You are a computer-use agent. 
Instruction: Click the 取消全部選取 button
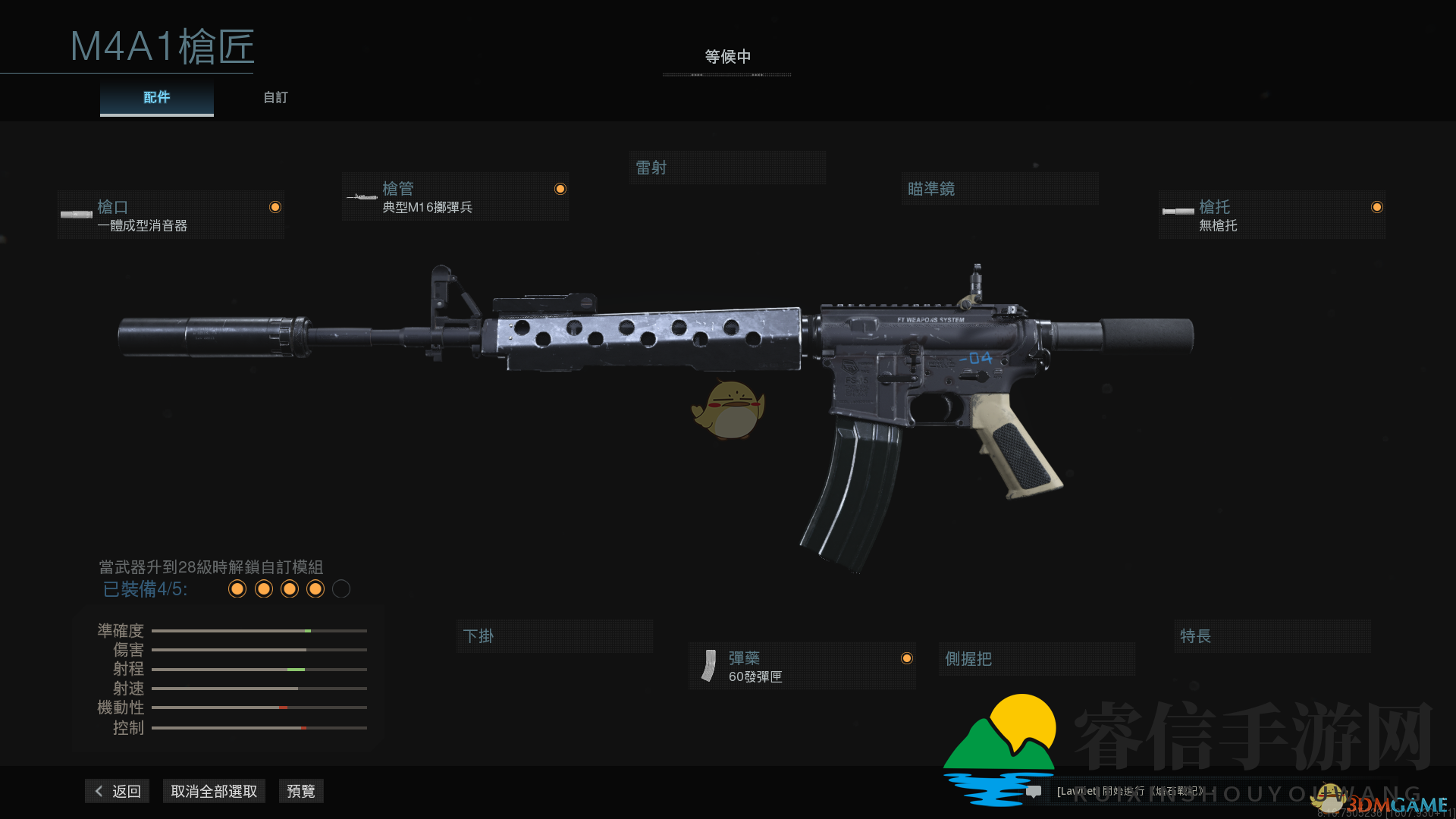coord(214,791)
